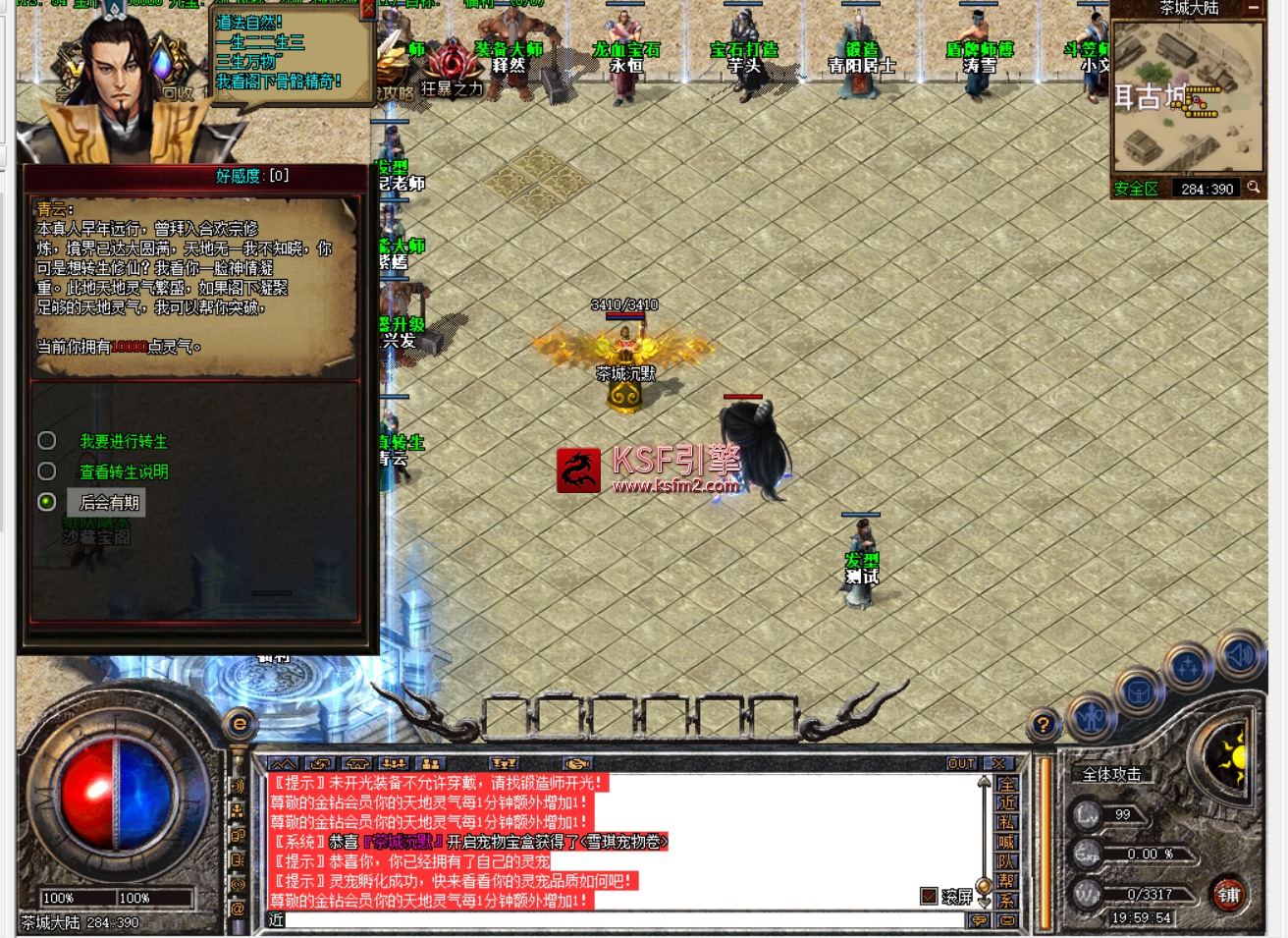Toggle sound with the speaker icon

click(1239, 654)
